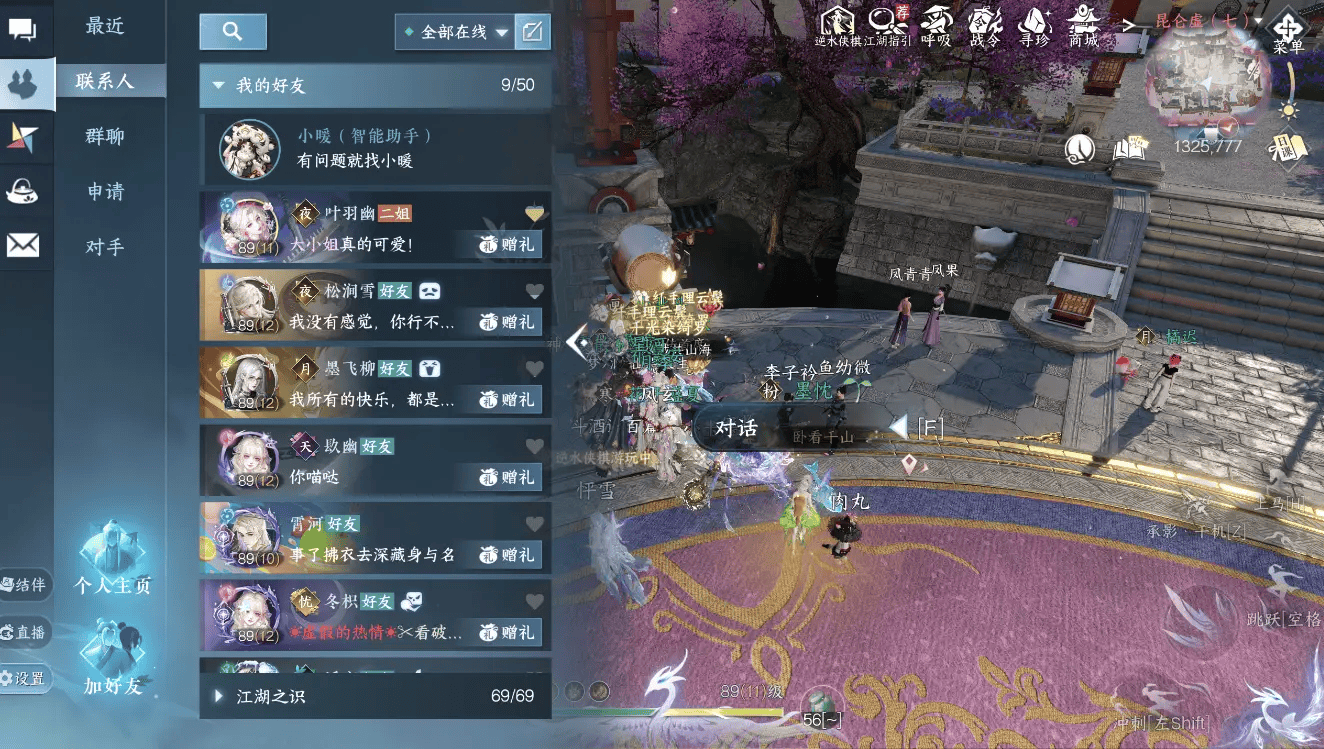Open the 商城 shop icon

[x=1084, y=25]
